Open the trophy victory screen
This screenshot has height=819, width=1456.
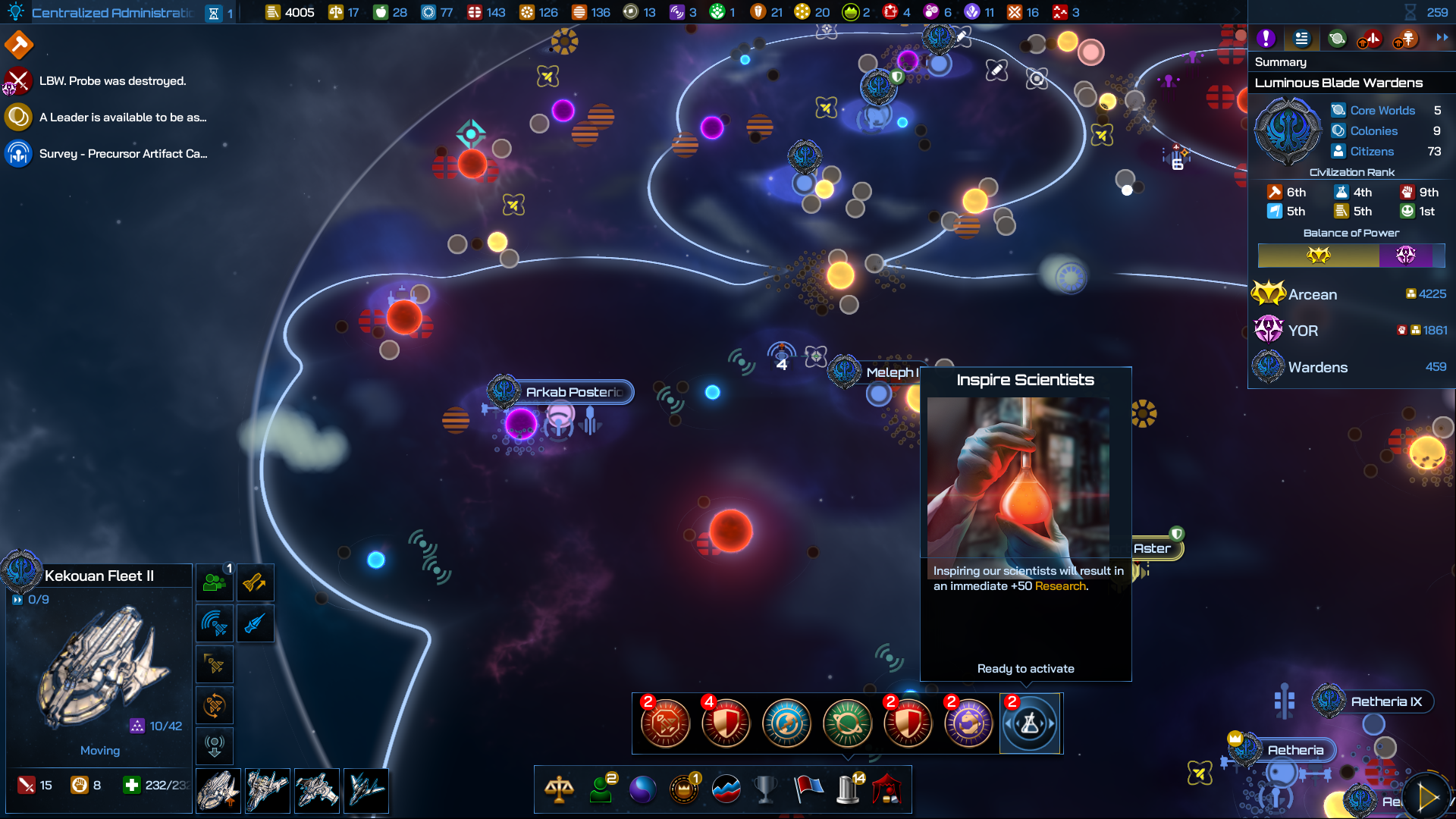[766, 789]
